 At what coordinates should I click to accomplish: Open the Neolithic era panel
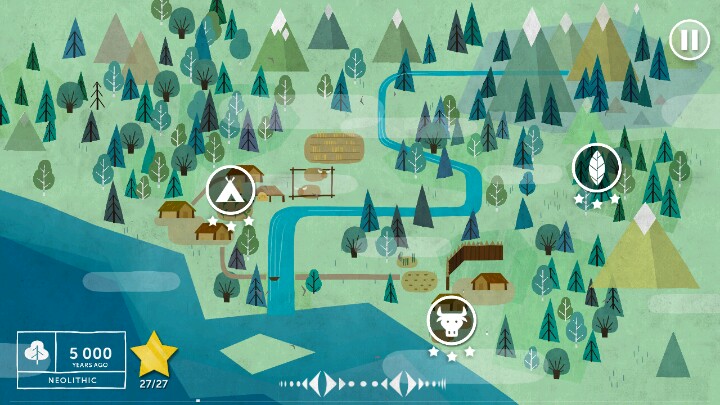coord(71,360)
